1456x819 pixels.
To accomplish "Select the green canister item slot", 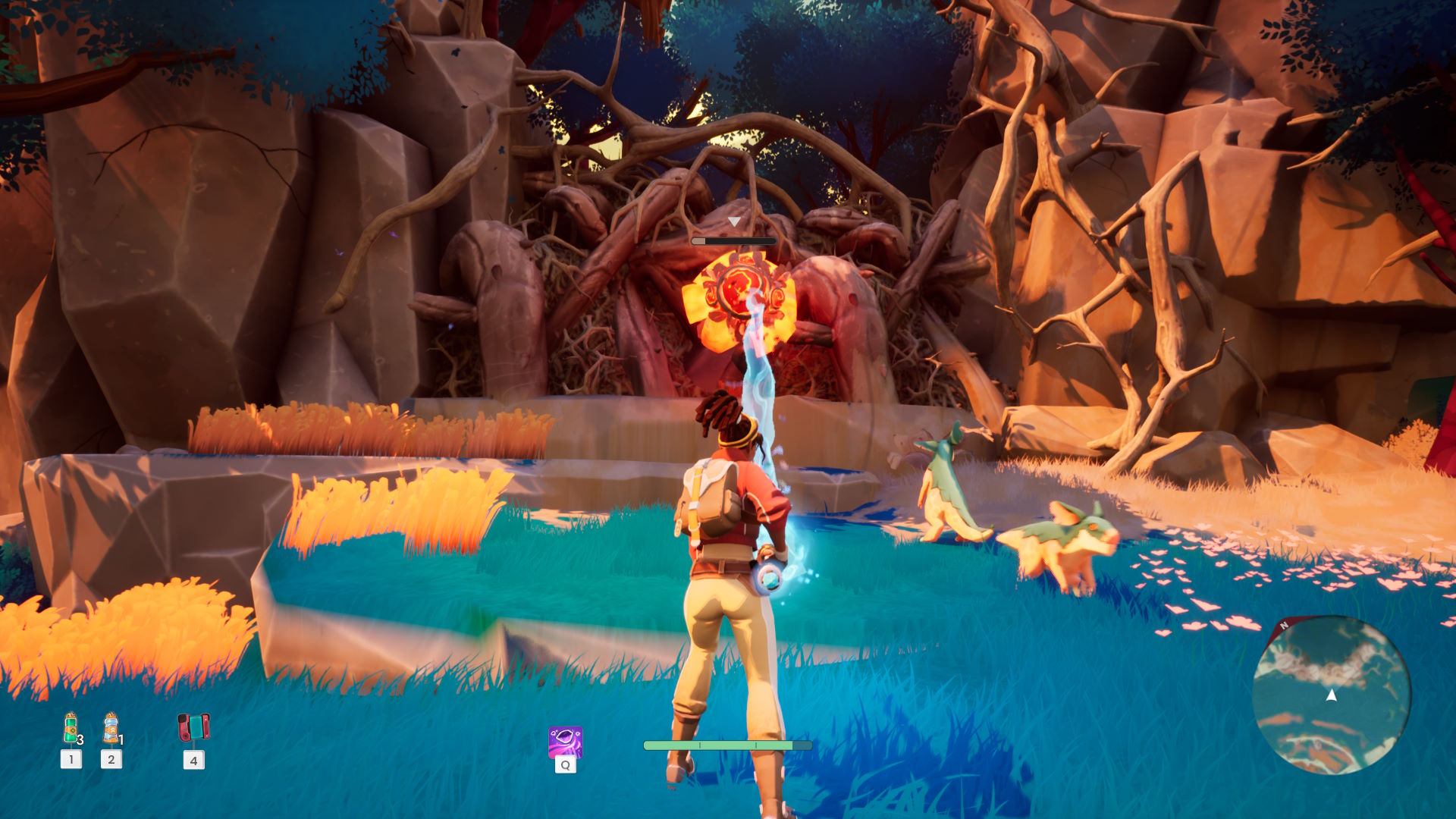I will (x=71, y=729).
